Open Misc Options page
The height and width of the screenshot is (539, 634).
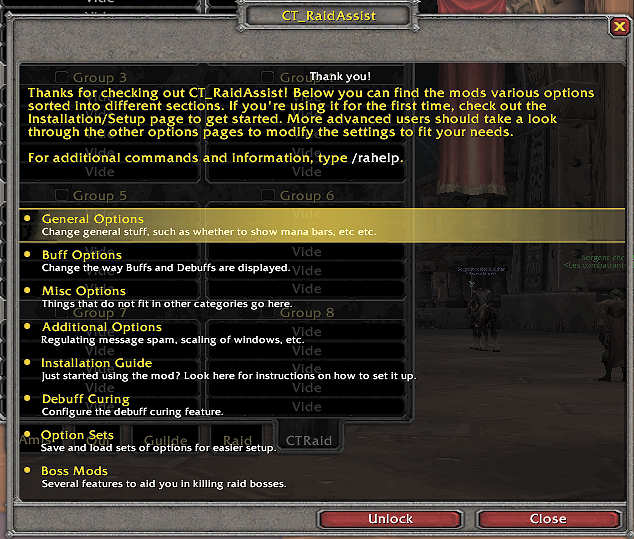(x=84, y=291)
